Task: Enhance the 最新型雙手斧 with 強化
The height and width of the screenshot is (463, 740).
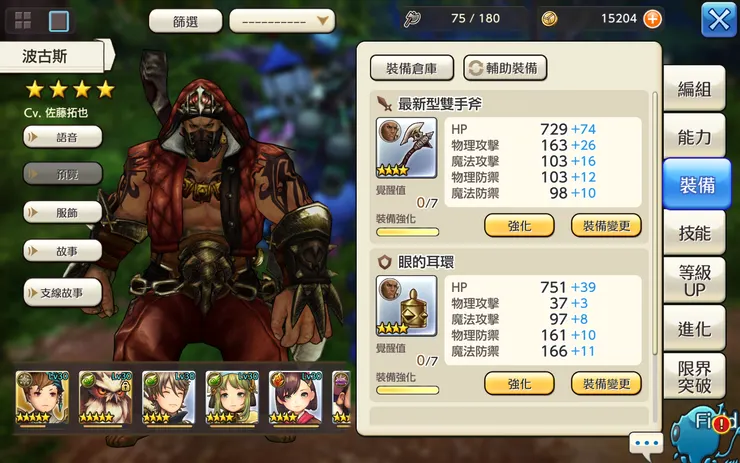Action: tap(519, 225)
